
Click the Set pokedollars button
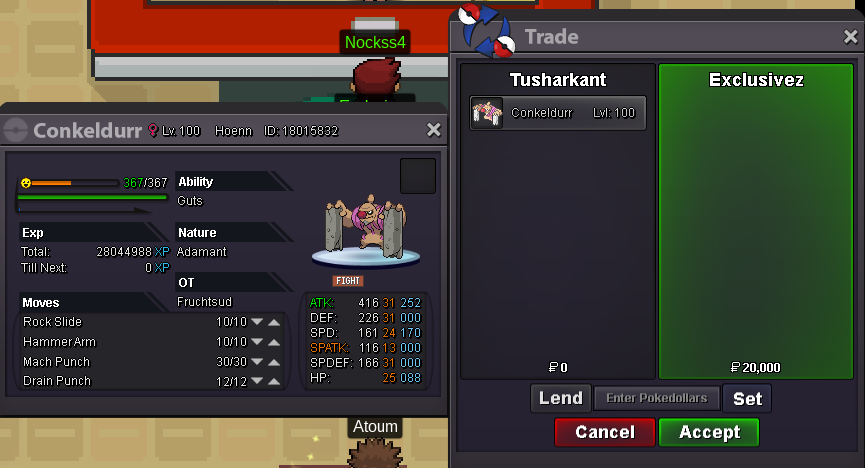(x=747, y=398)
